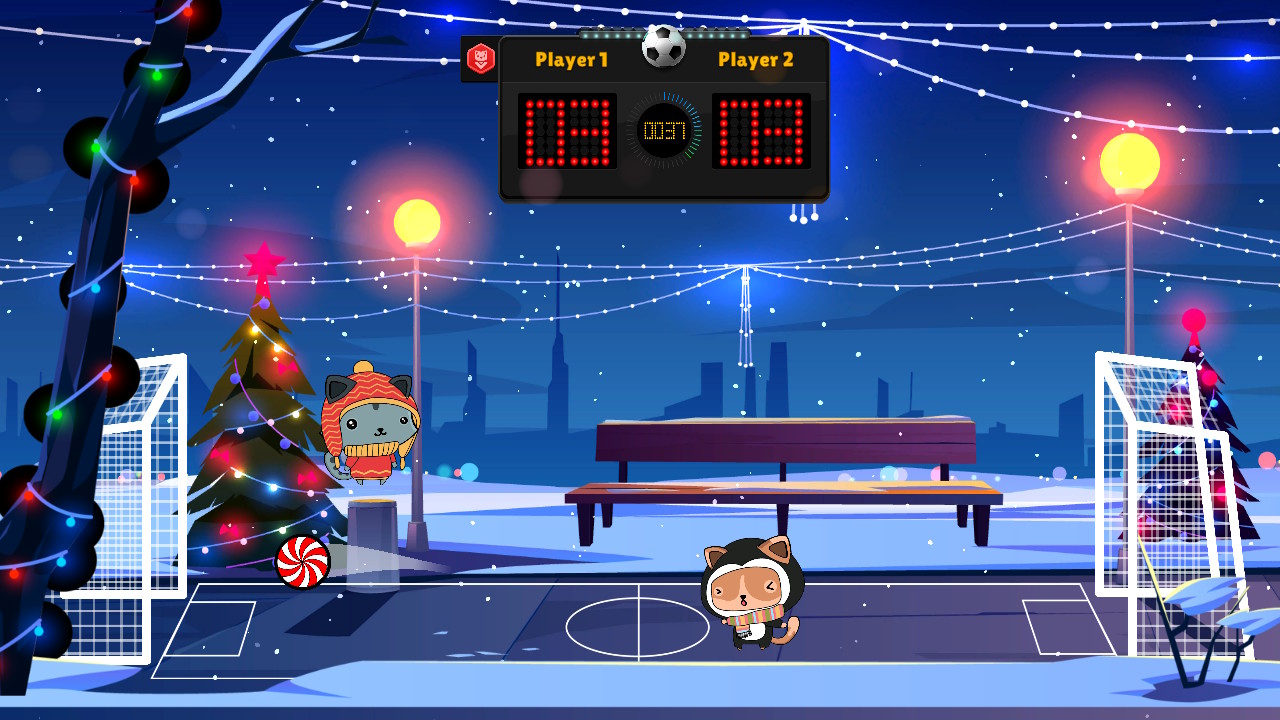The image size is (1280, 720).
Task: Select the Player 2 label on the scoreboard
Action: 755,60
